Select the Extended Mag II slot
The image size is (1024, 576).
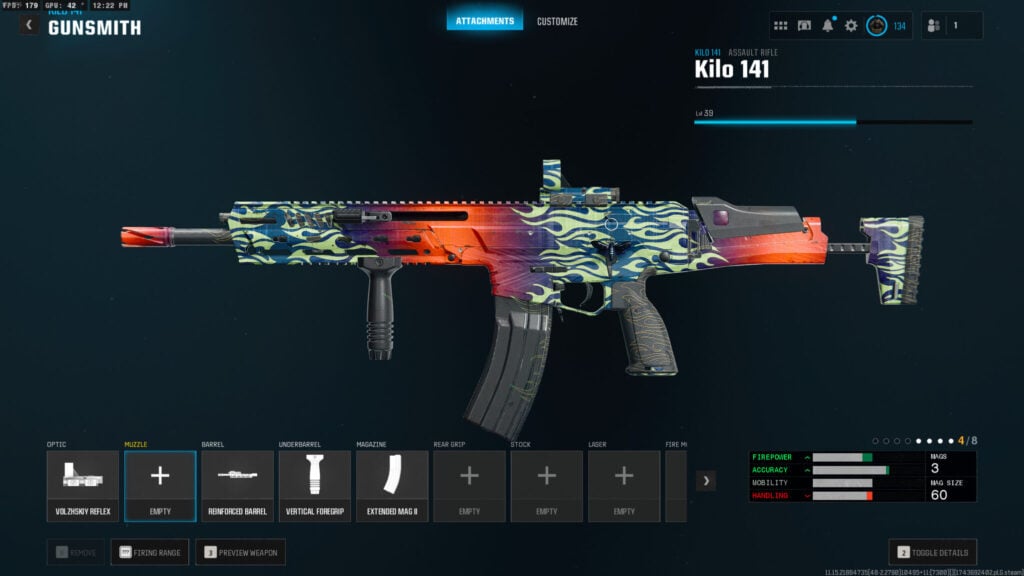392,486
